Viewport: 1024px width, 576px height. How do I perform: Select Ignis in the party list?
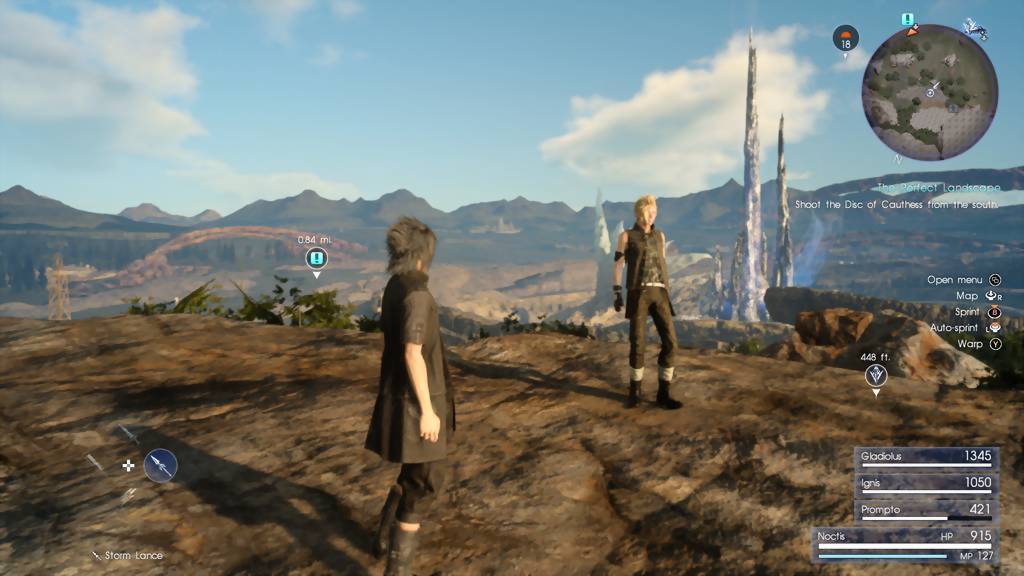coord(926,484)
